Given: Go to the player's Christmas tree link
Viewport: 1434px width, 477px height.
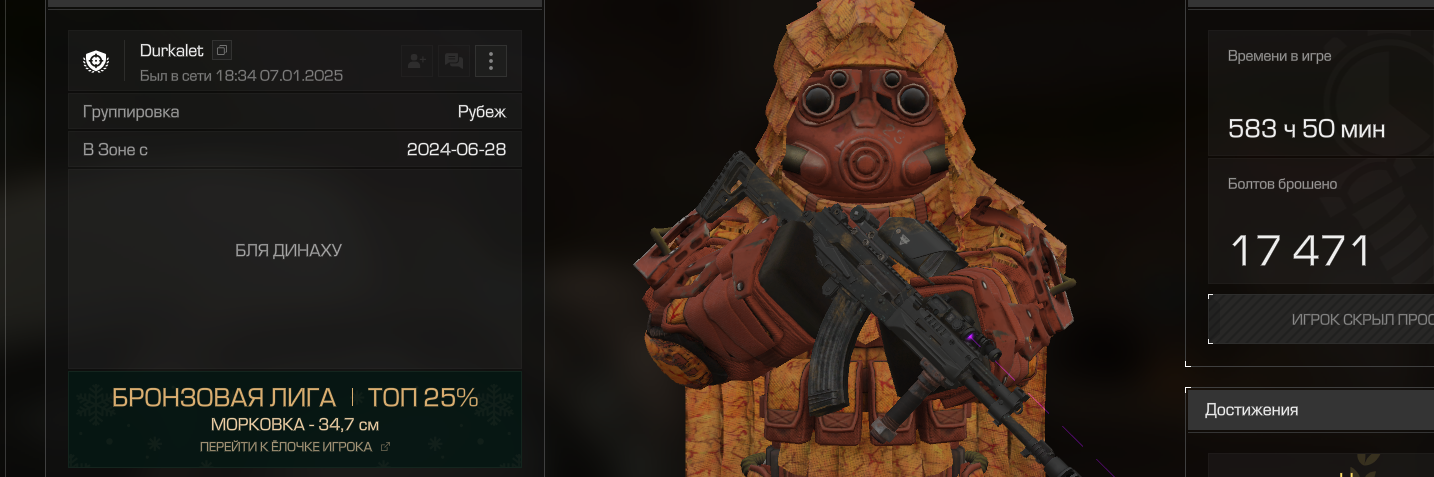Looking at the screenshot, I should (x=294, y=447).
